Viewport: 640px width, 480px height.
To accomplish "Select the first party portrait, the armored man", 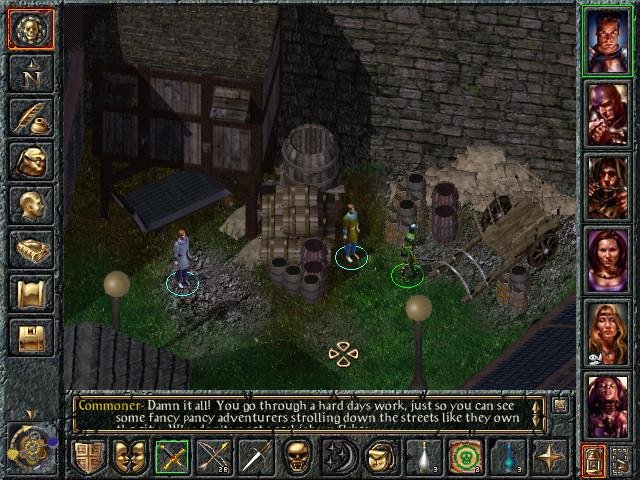I will coord(607,40).
